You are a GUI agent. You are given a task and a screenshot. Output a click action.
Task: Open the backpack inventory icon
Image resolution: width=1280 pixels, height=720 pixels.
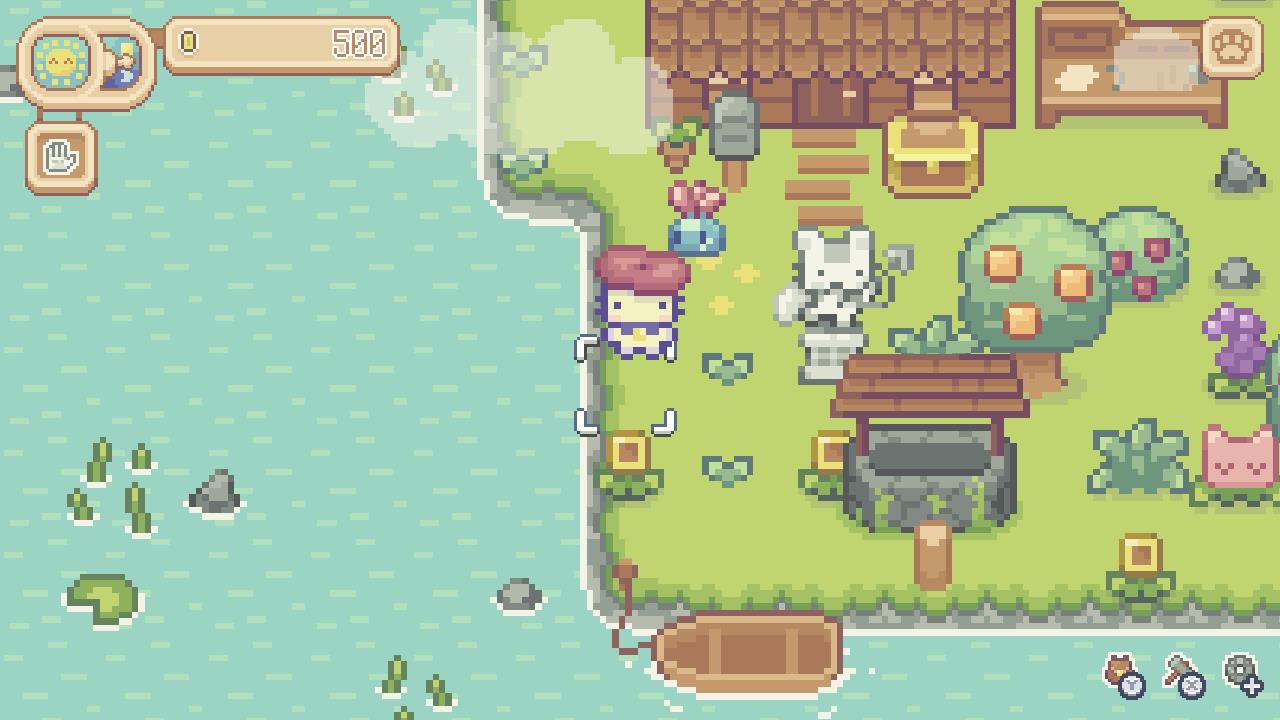1119,666
